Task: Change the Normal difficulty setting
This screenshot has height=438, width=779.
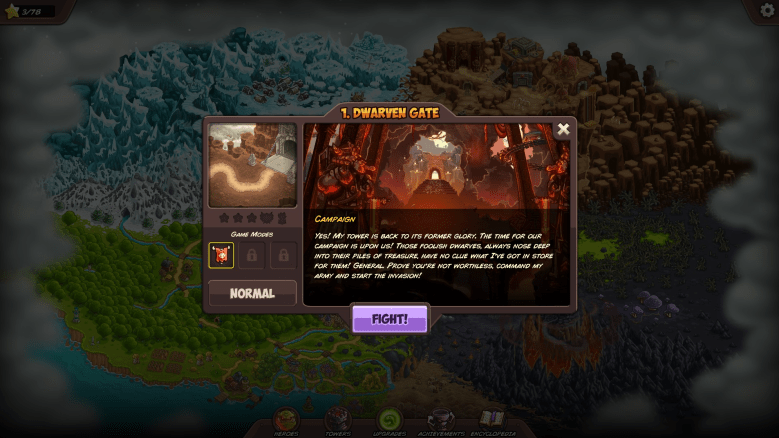Action: [x=252, y=293]
